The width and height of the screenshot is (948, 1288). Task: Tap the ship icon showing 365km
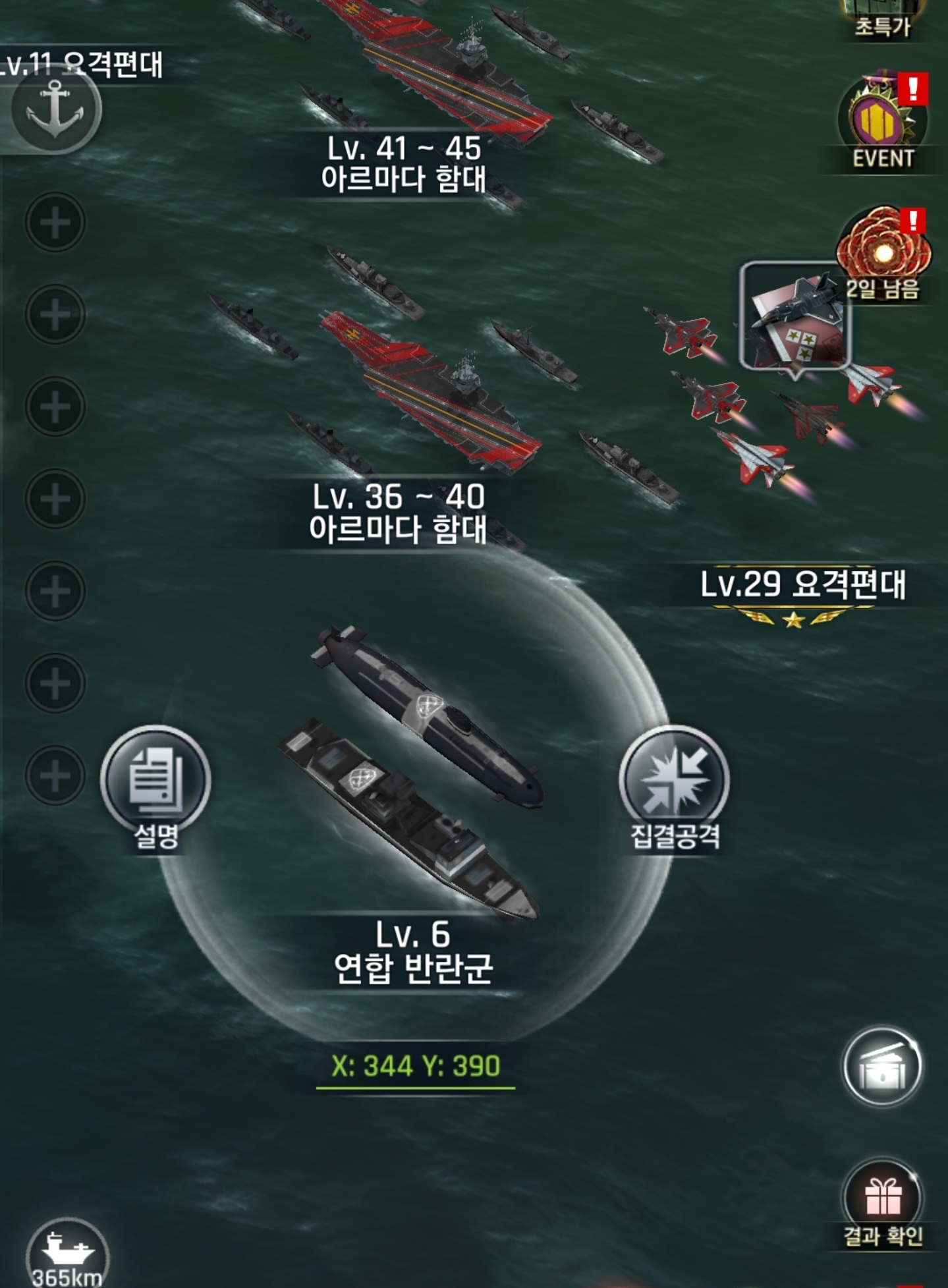point(67,1250)
